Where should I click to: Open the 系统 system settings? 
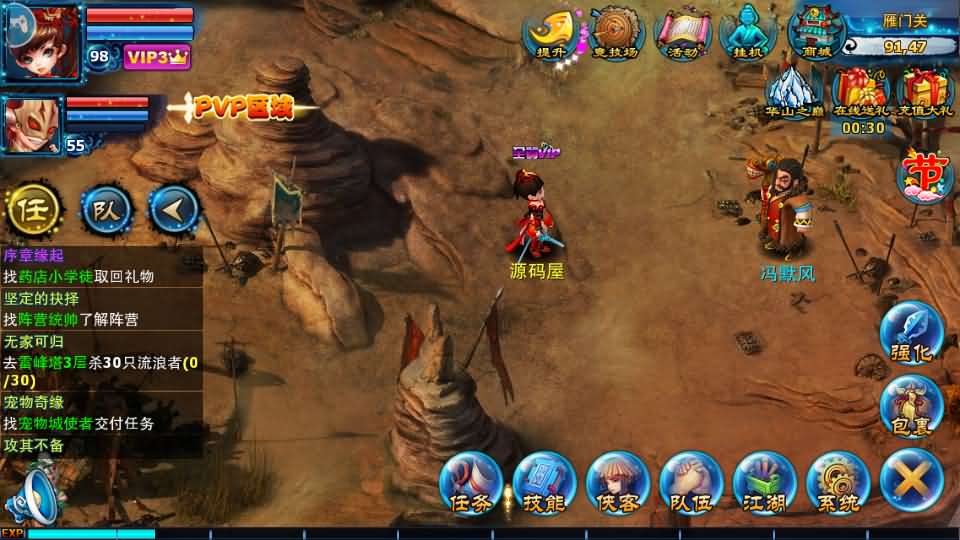pyautogui.click(x=838, y=483)
